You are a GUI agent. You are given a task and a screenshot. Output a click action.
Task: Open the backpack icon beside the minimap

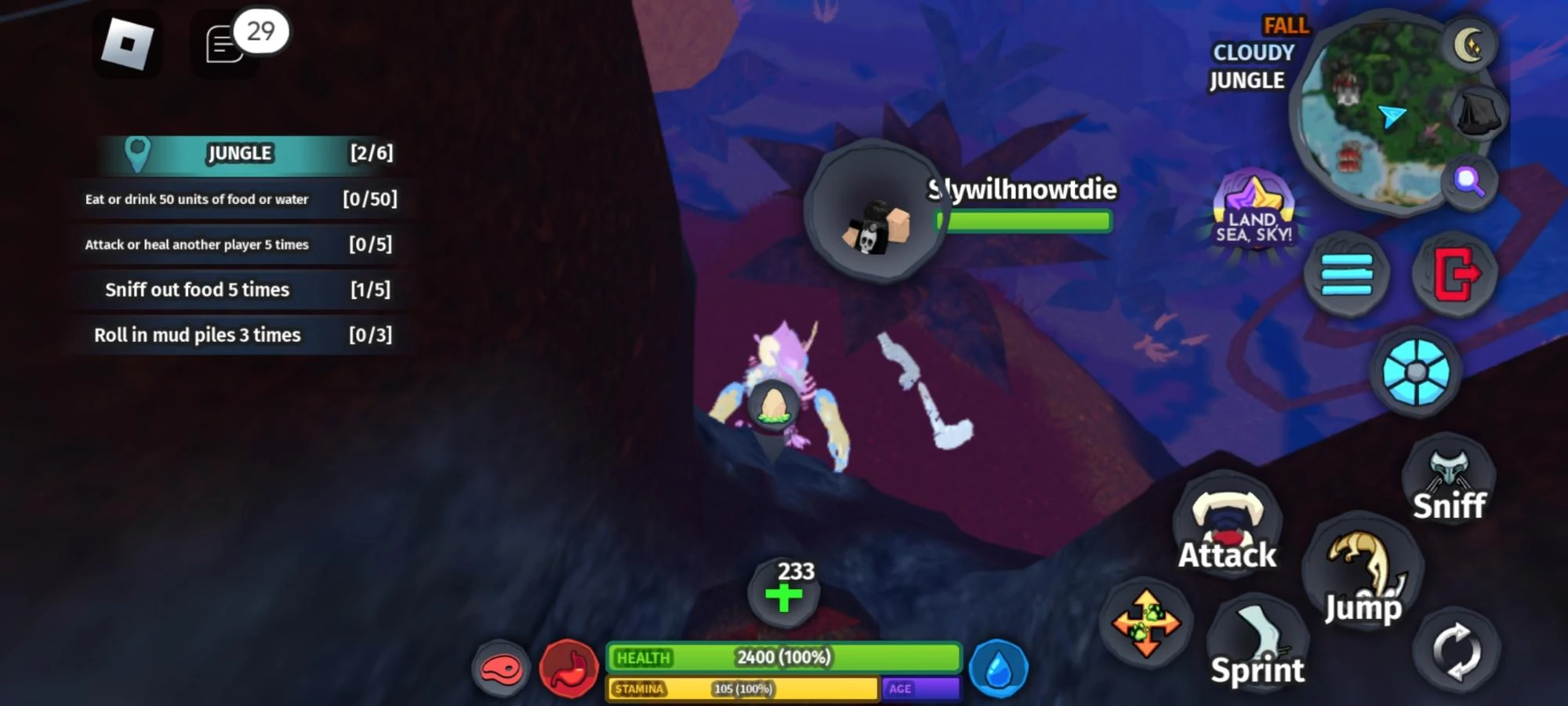(x=1479, y=112)
